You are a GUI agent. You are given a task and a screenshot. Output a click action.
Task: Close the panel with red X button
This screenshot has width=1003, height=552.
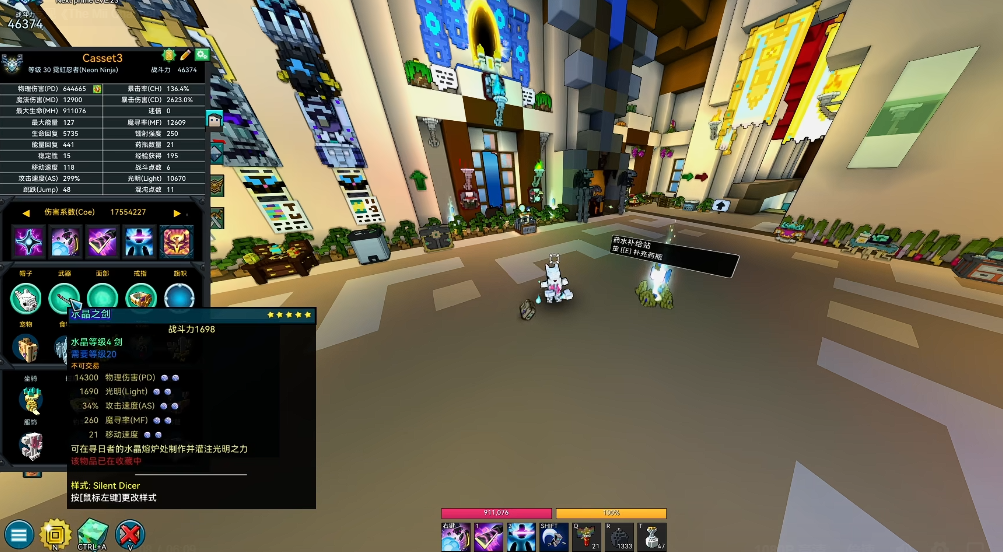click(x=130, y=534)
